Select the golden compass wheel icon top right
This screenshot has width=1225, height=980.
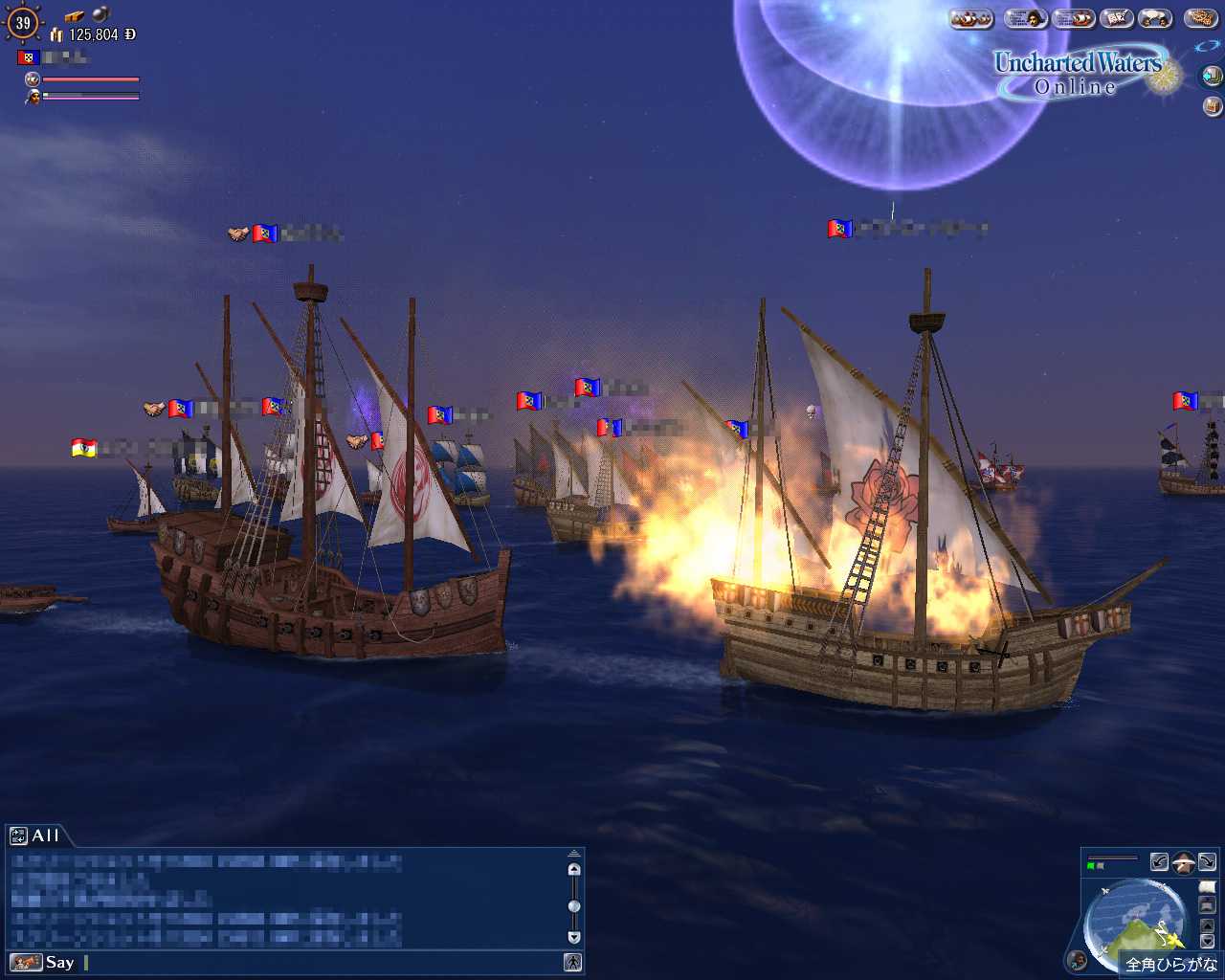tap(1199, 18)
